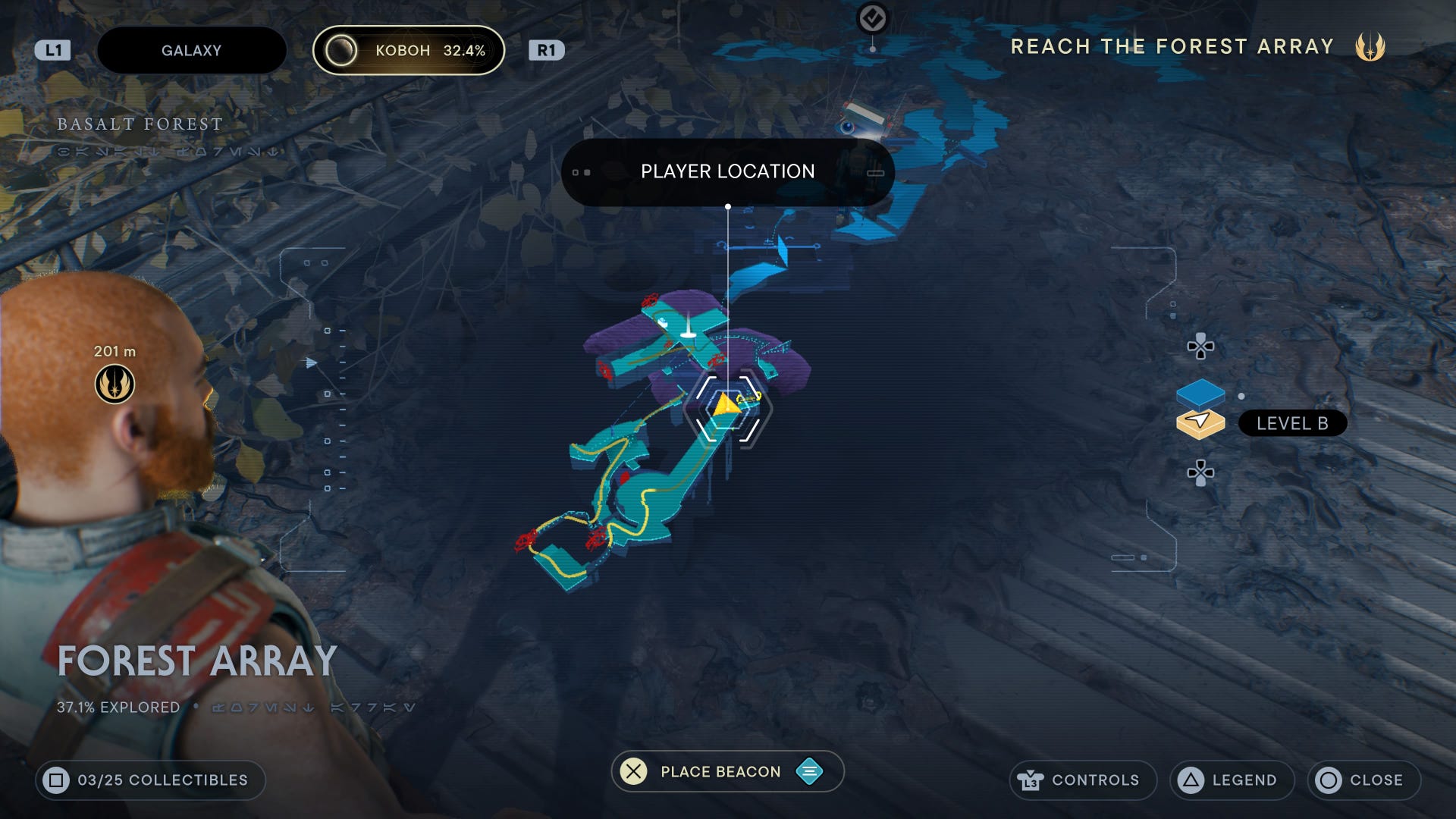Select the blue beacon diamond icon near Place Beacon
Image resolution: width=1456 pixels, height=819 pixels.
[x=808, y=771]
